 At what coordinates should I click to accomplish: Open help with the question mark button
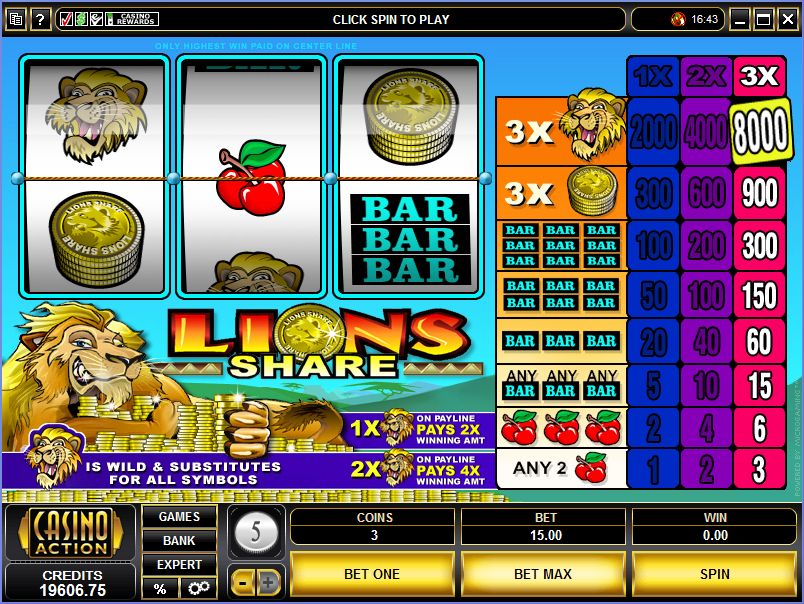coord(41,19)
